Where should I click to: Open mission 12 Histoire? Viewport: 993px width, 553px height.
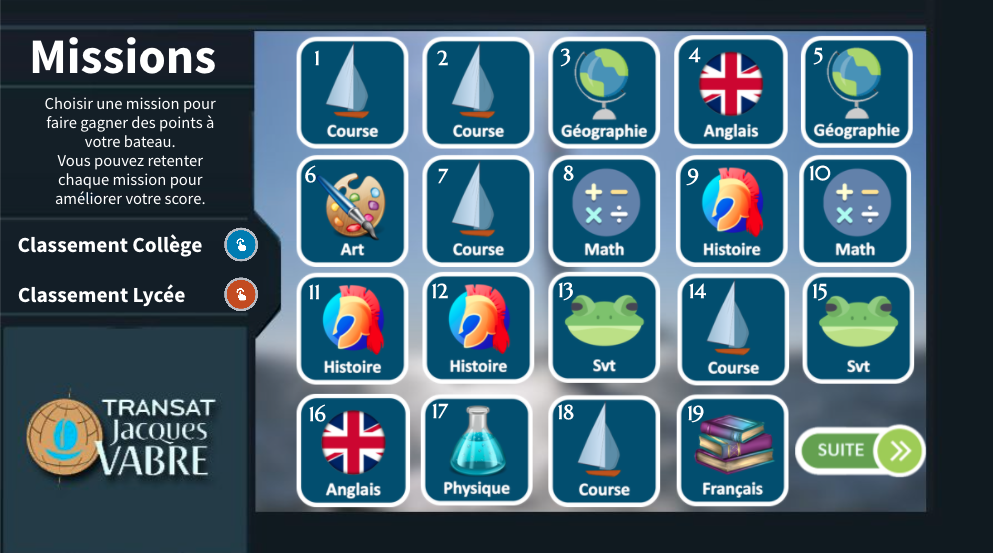tap(478, 329)
